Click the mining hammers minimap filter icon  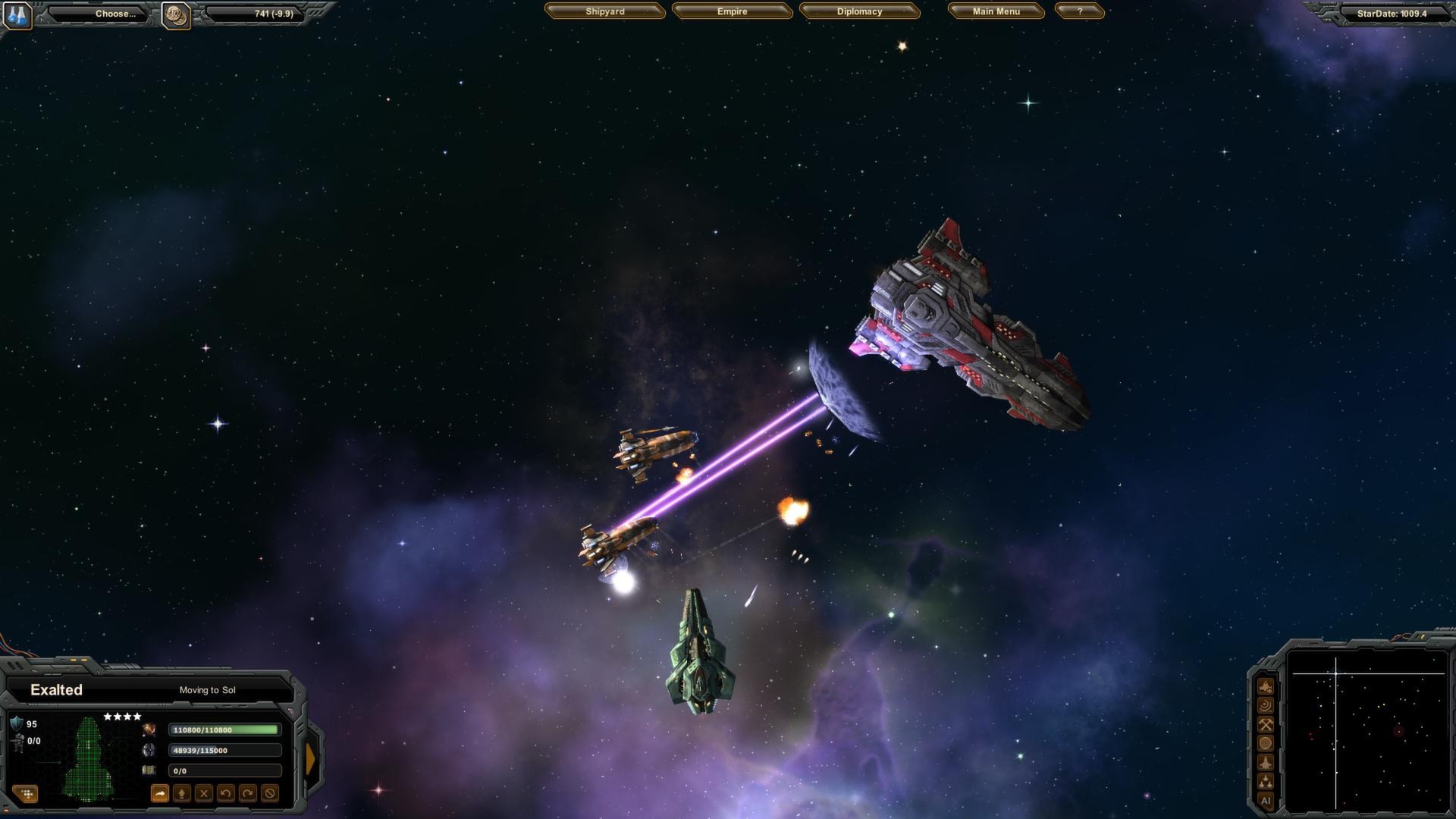coord(1265,723)
